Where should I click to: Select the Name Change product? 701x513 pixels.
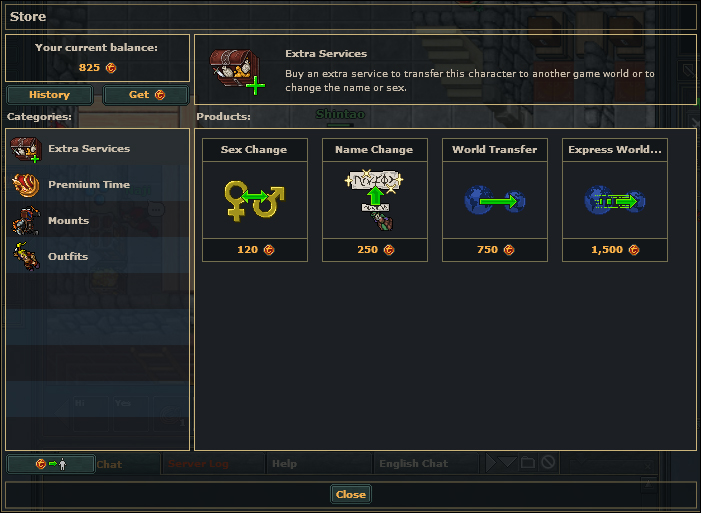[374, 200]
